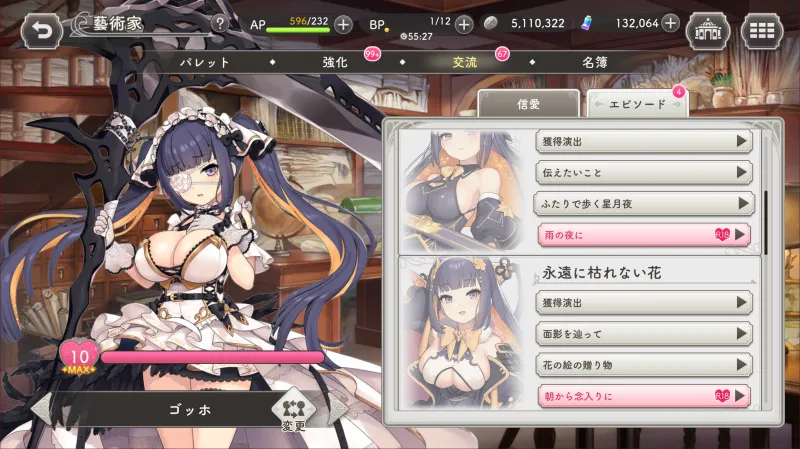
Task: Play the 面影を辿って episode
Action: pos(643,333)
